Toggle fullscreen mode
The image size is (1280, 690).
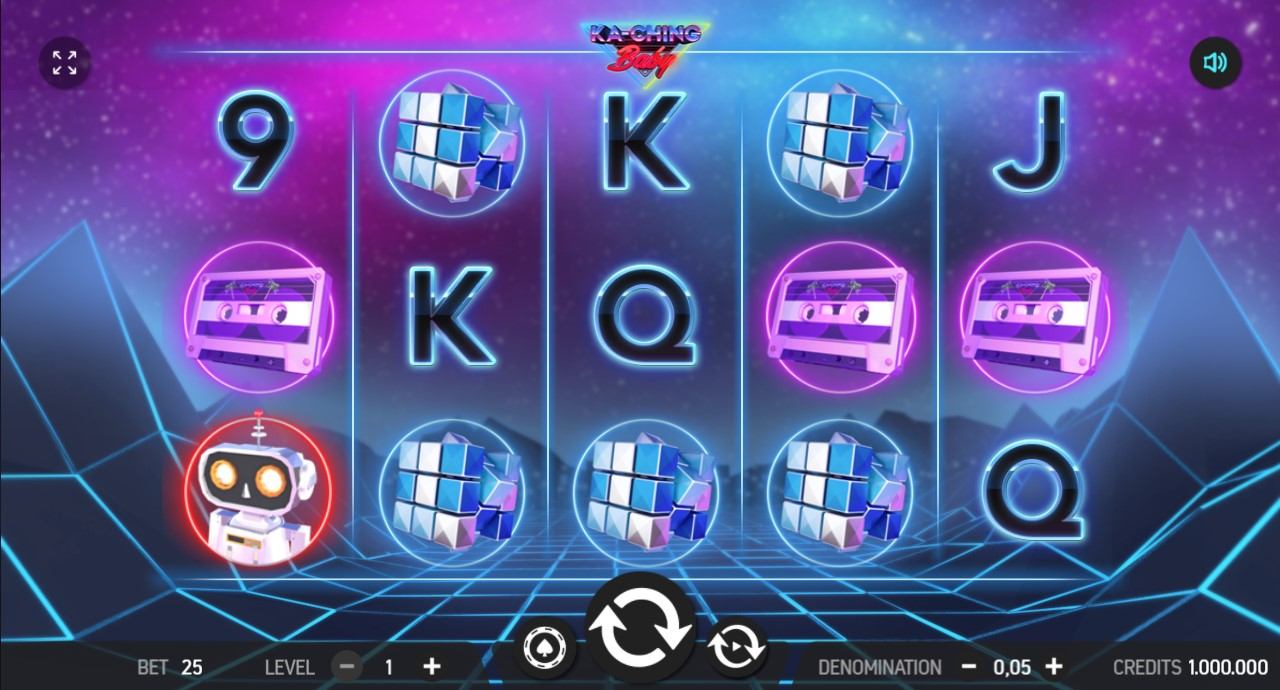[64, 62]
